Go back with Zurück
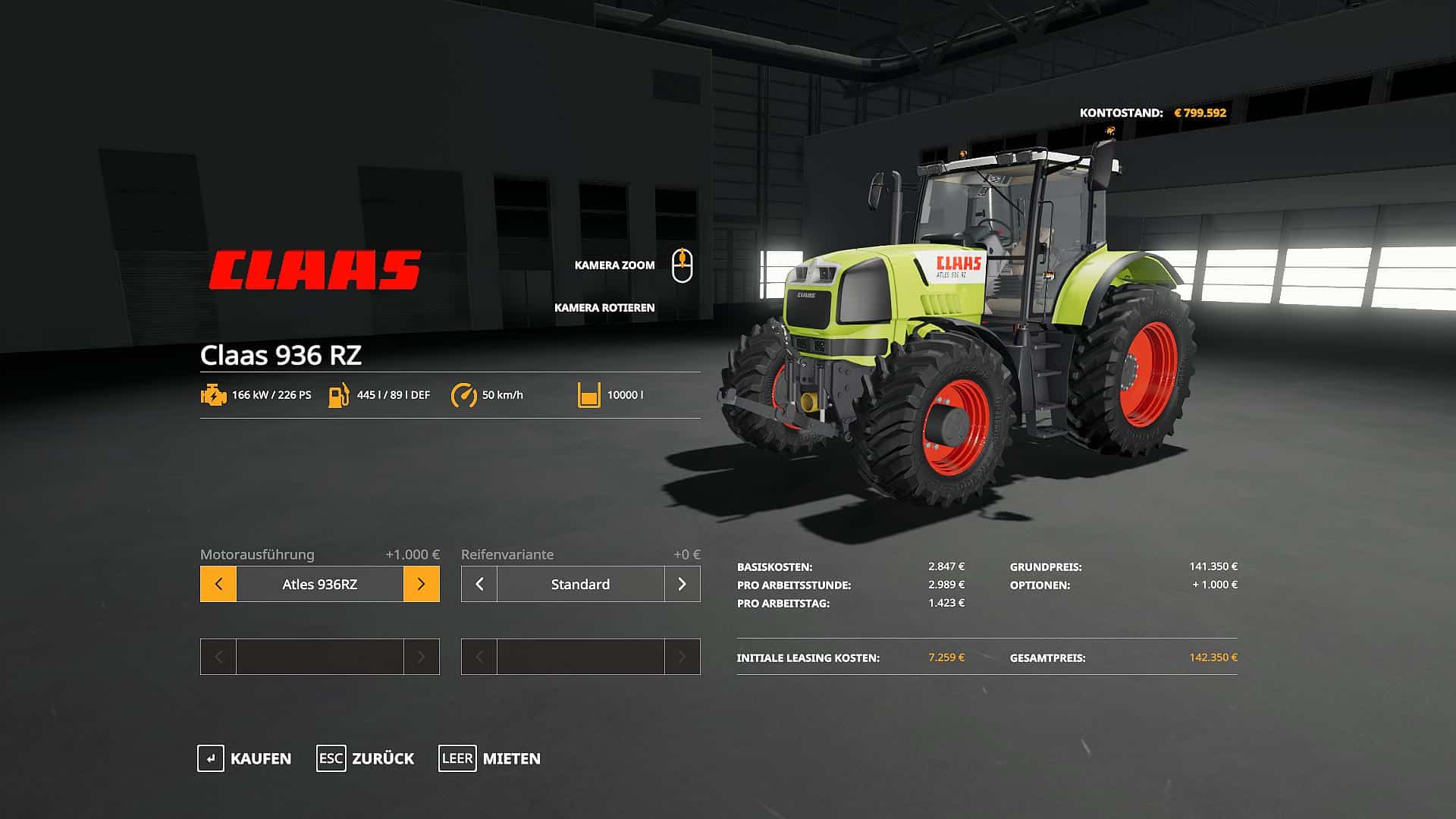Viewport: 1456px width, 819px height. point(366,758)
